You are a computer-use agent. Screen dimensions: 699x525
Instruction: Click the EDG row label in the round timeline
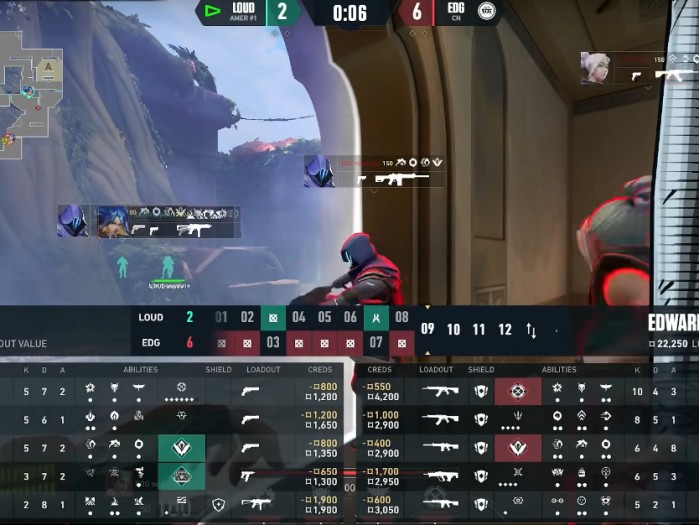point(150,344)
